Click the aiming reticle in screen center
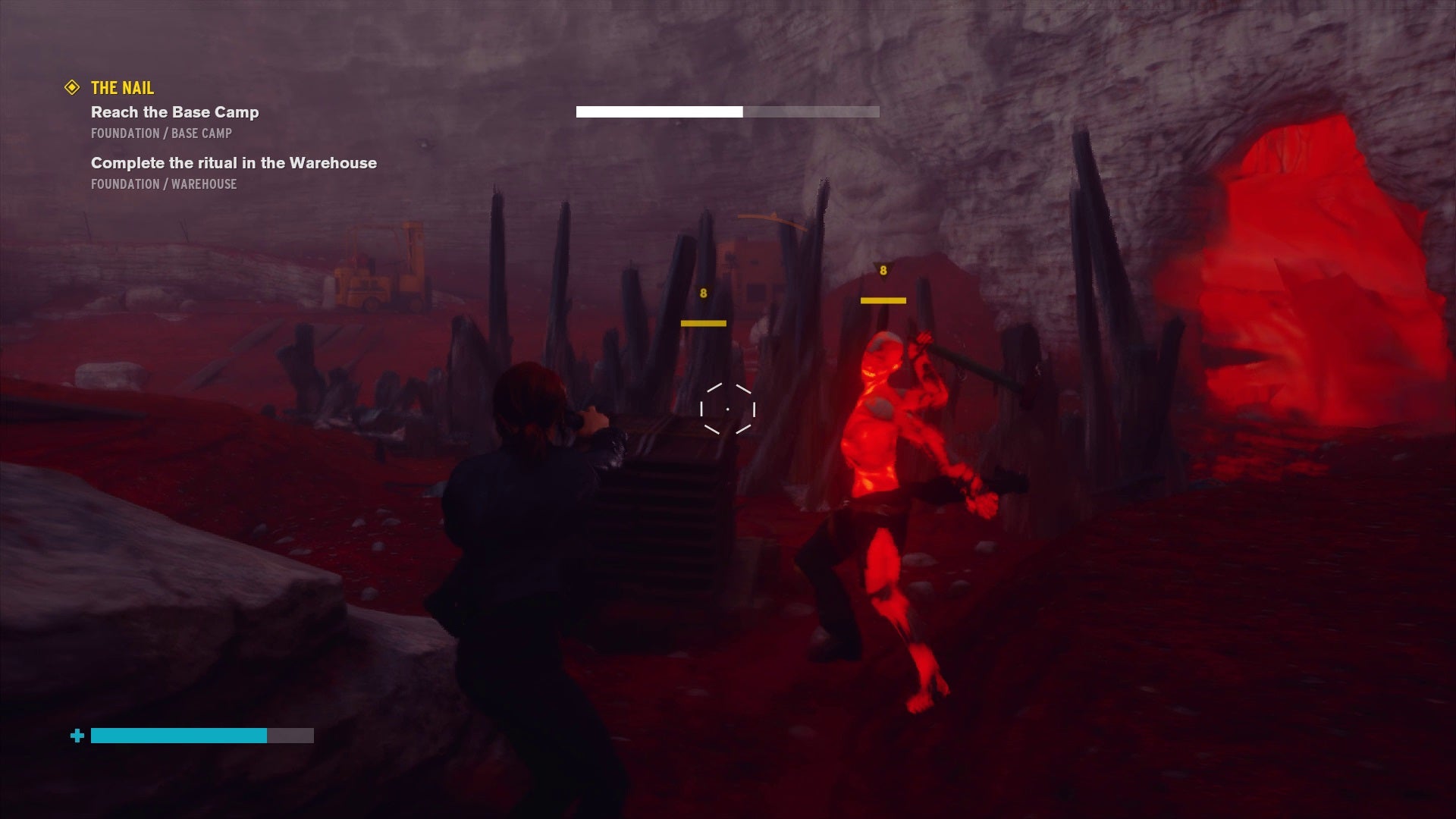Viewport: 1456px width, 819px height. click(730, 409)
